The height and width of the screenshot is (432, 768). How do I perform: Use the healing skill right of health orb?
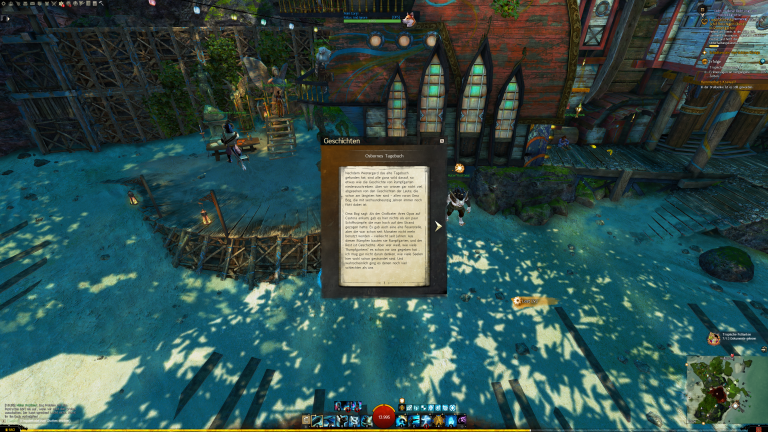(402, 420)
